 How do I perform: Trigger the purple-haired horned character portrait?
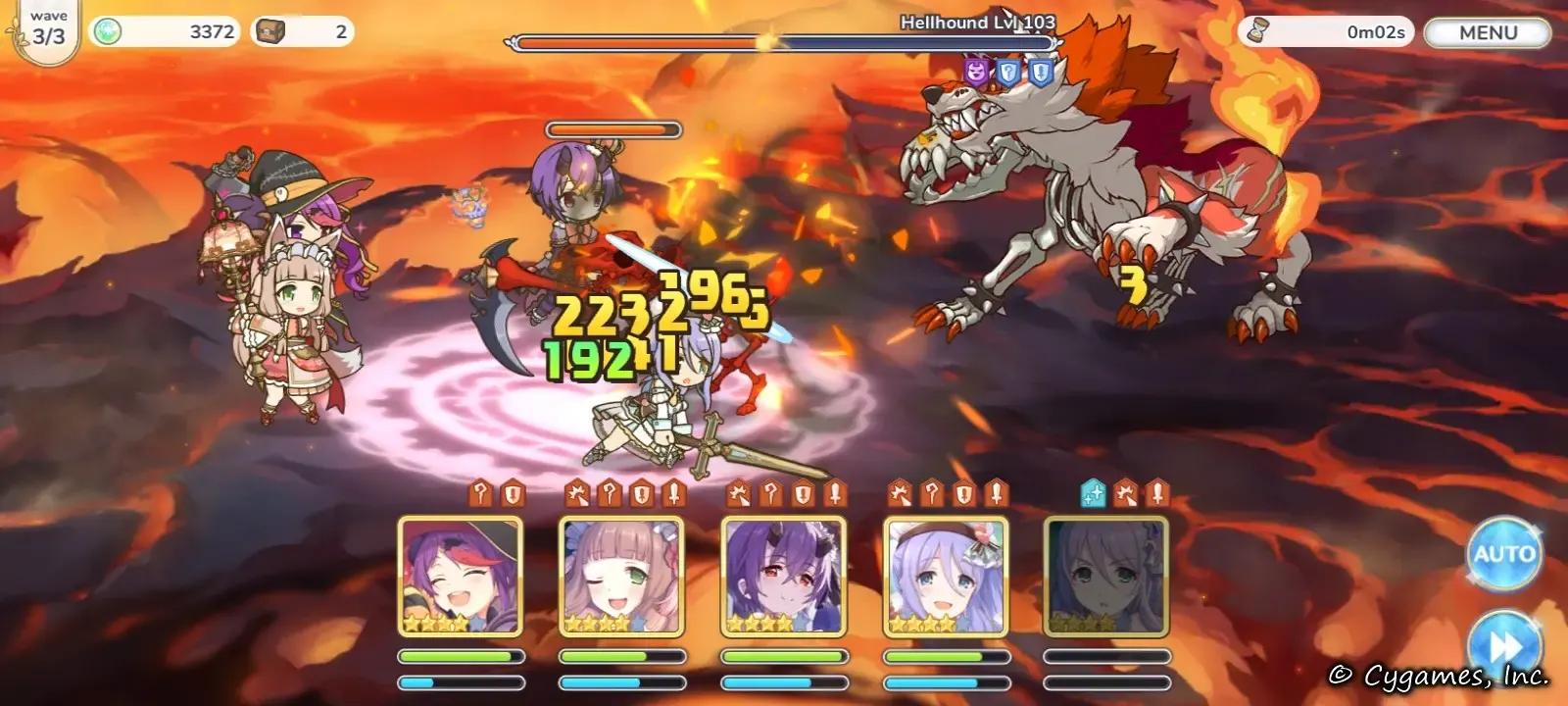pos(783,577)
